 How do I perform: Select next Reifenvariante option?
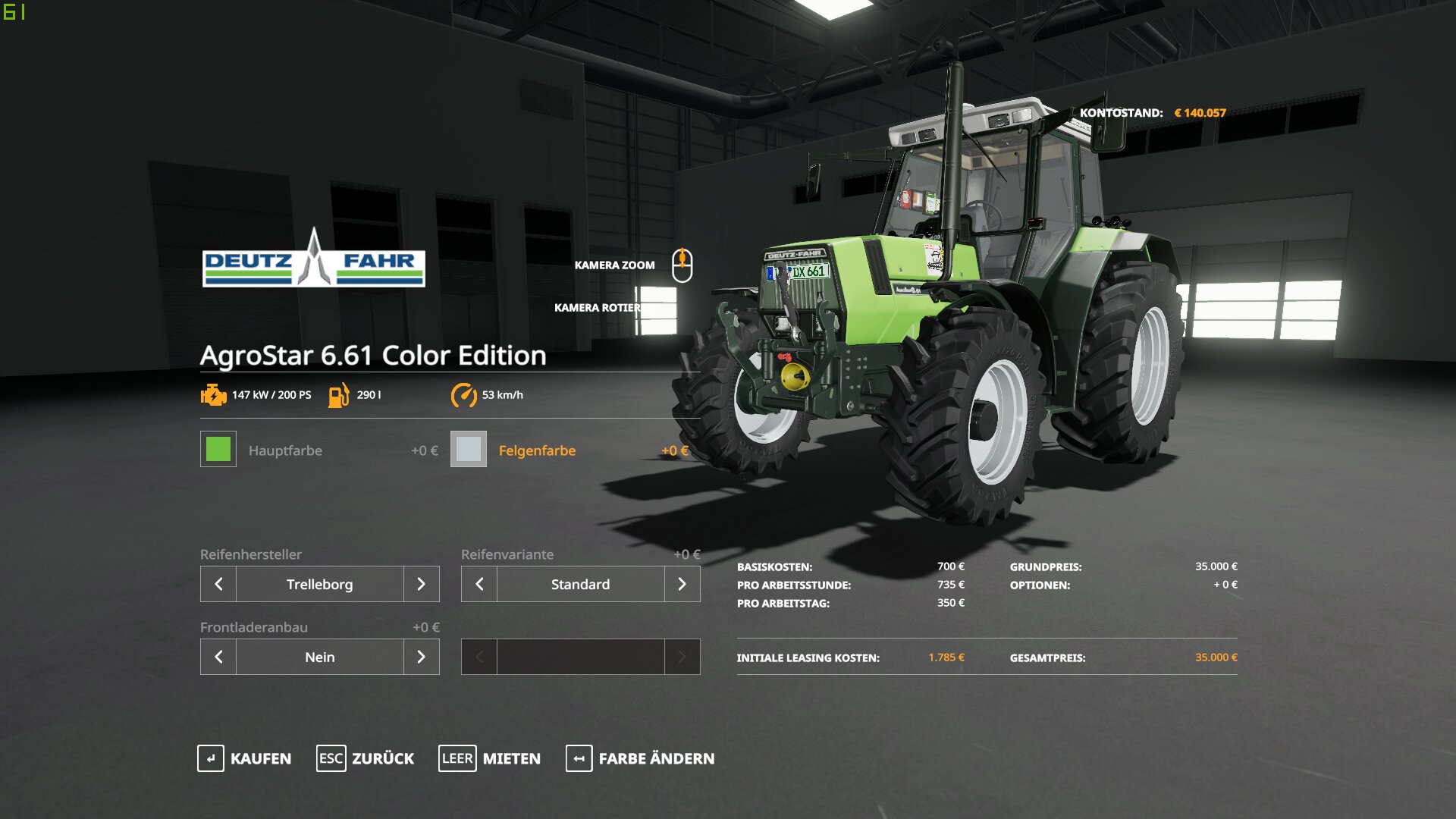click(682, 584)
